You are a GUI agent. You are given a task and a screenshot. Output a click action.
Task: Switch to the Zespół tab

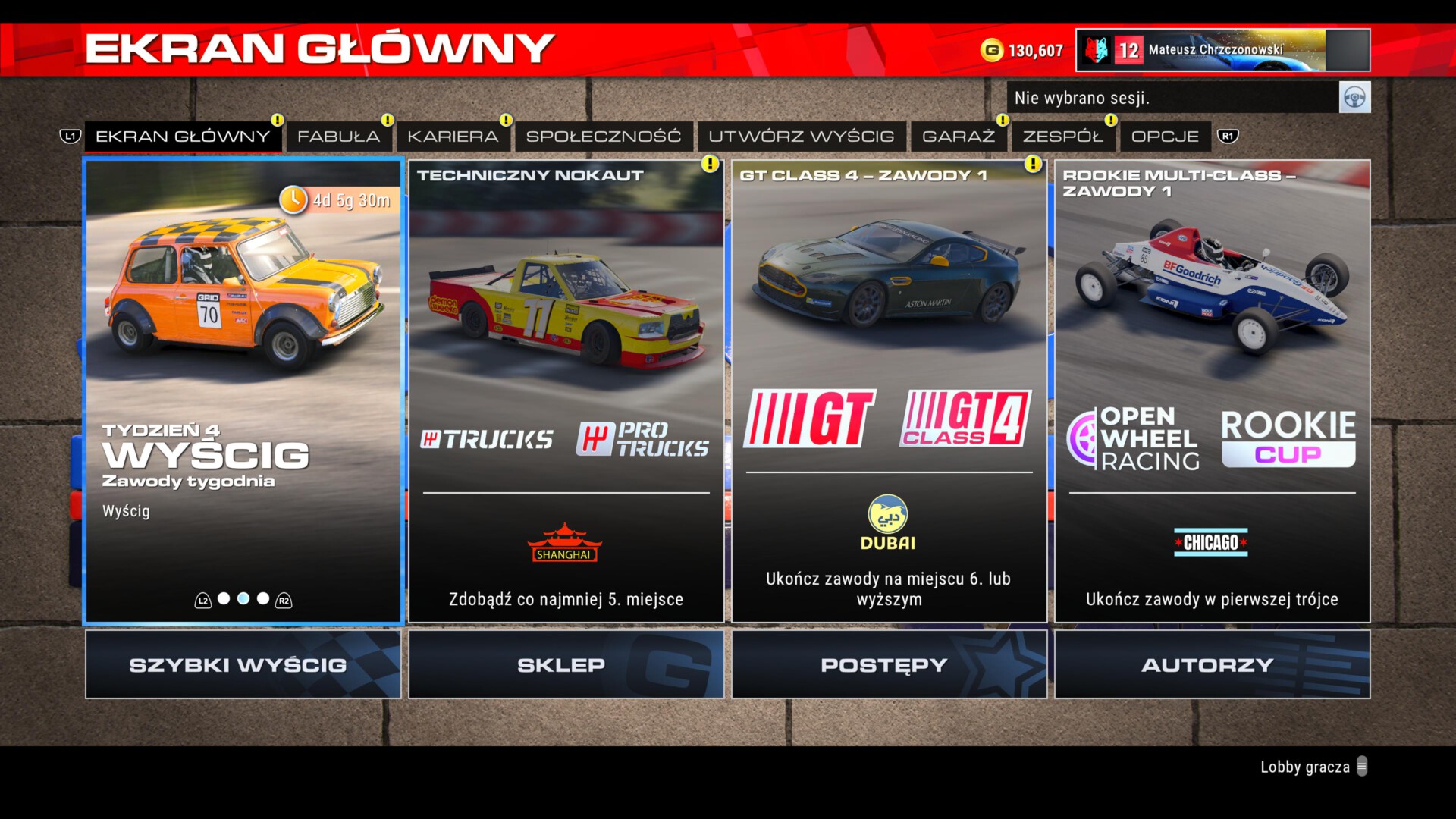pos(1062,136)
